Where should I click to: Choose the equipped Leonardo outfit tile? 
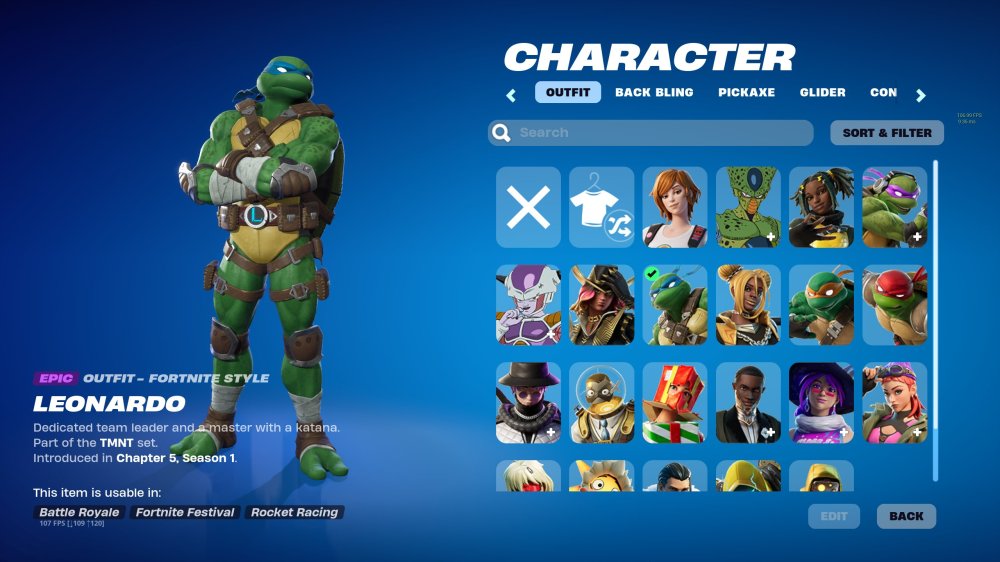tap(675, 305)
